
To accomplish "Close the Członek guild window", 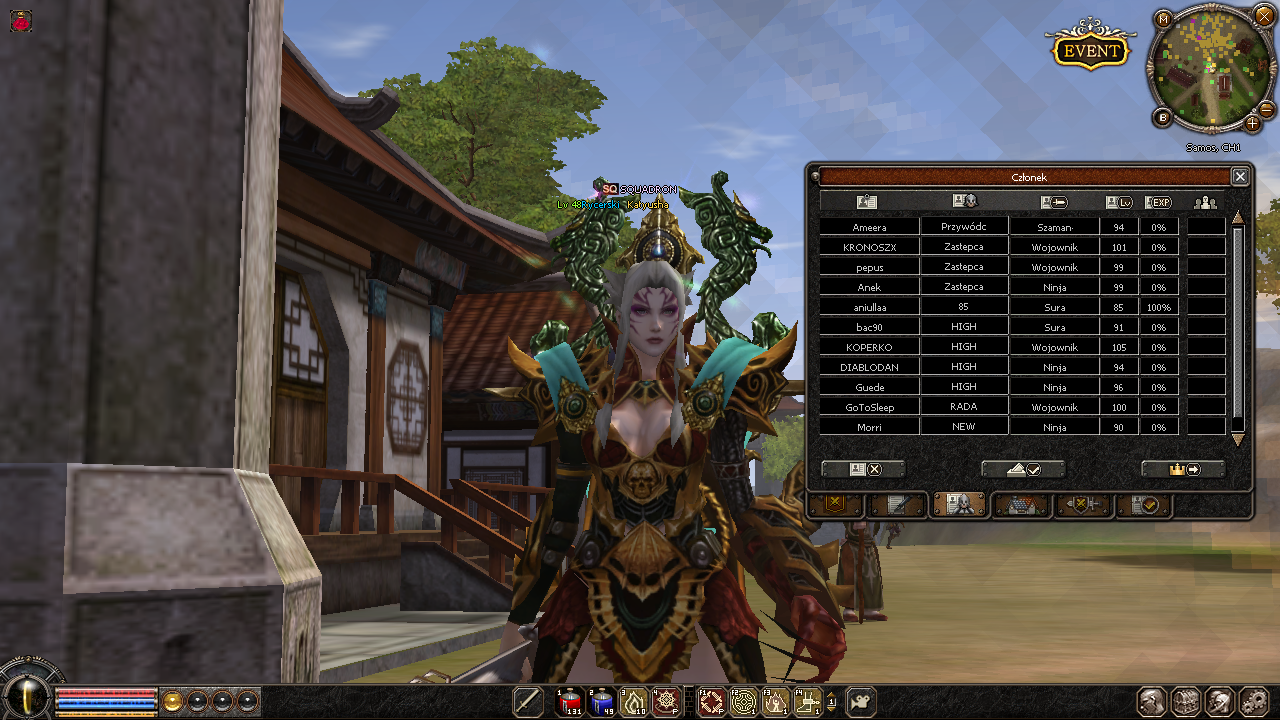I will tap(1240, 177).
